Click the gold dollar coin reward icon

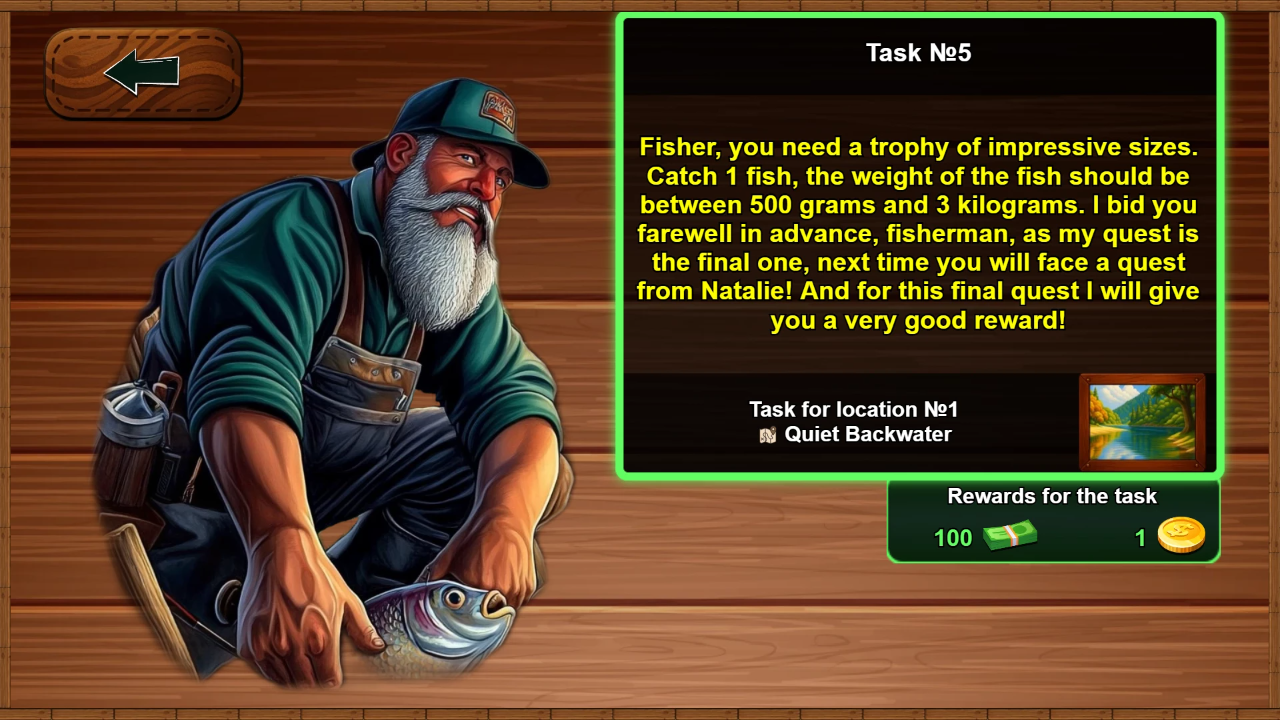click(x=1183, y=534)
